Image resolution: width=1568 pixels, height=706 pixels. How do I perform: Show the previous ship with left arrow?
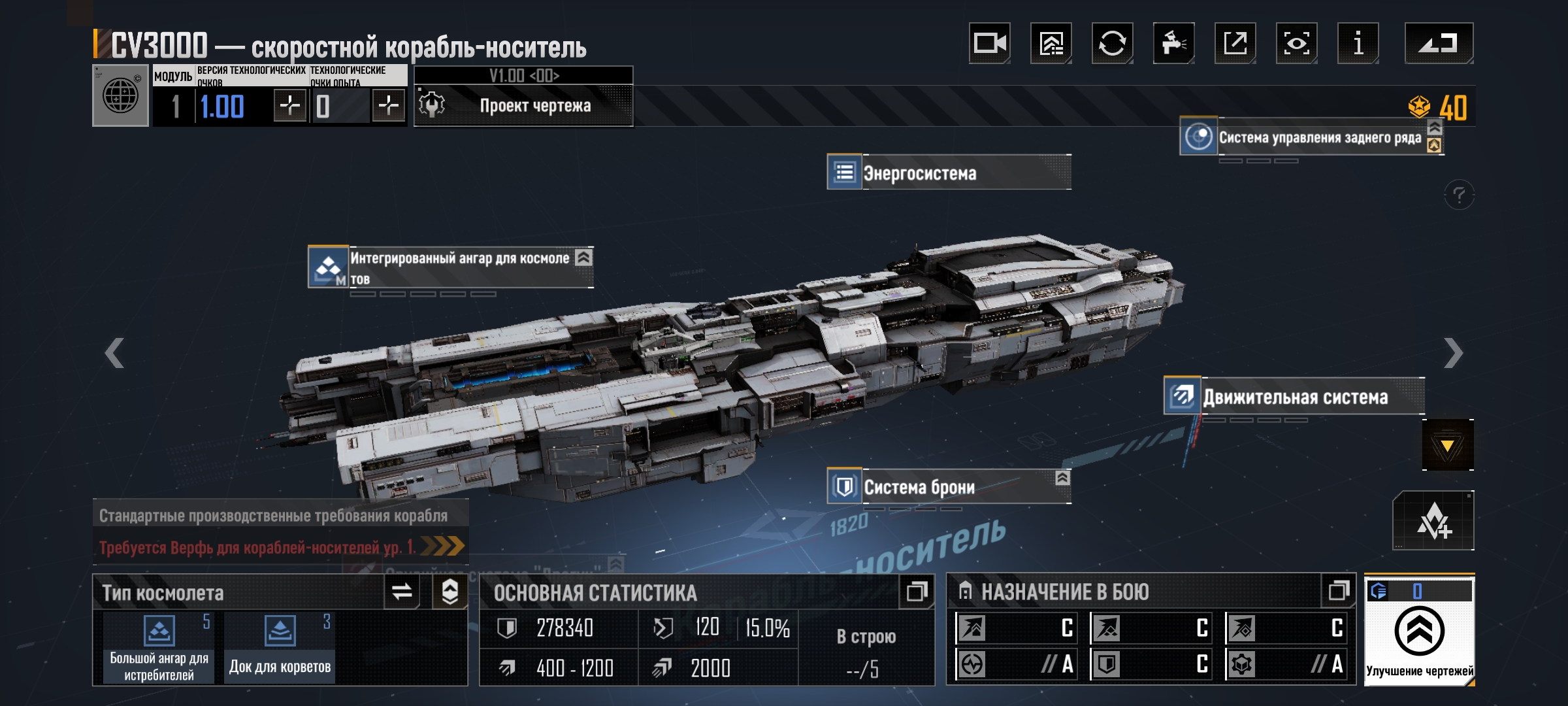(115, 353)
